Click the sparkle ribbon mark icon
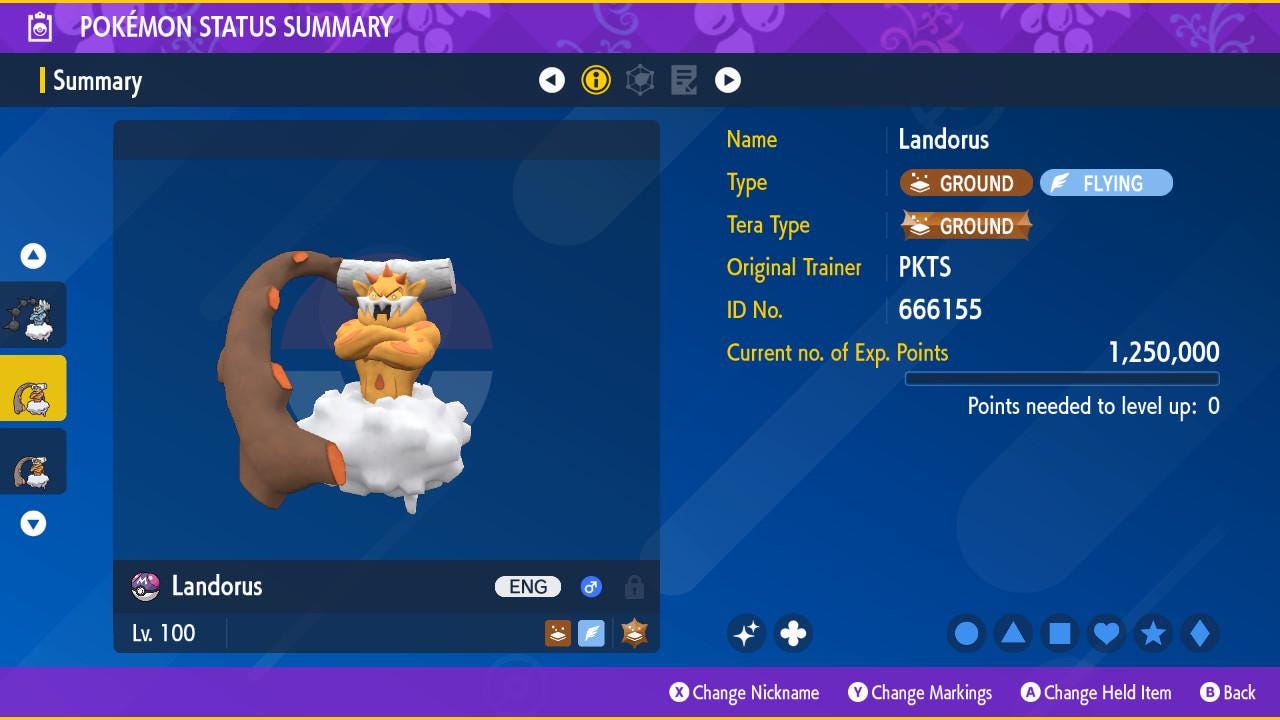Viewport: 1280px width, 720px height. 746,633
